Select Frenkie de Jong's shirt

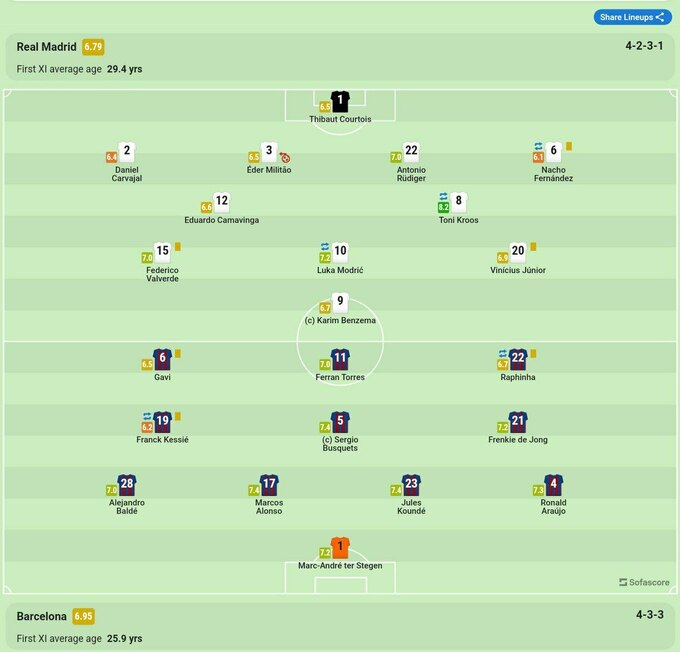[518, 422]
